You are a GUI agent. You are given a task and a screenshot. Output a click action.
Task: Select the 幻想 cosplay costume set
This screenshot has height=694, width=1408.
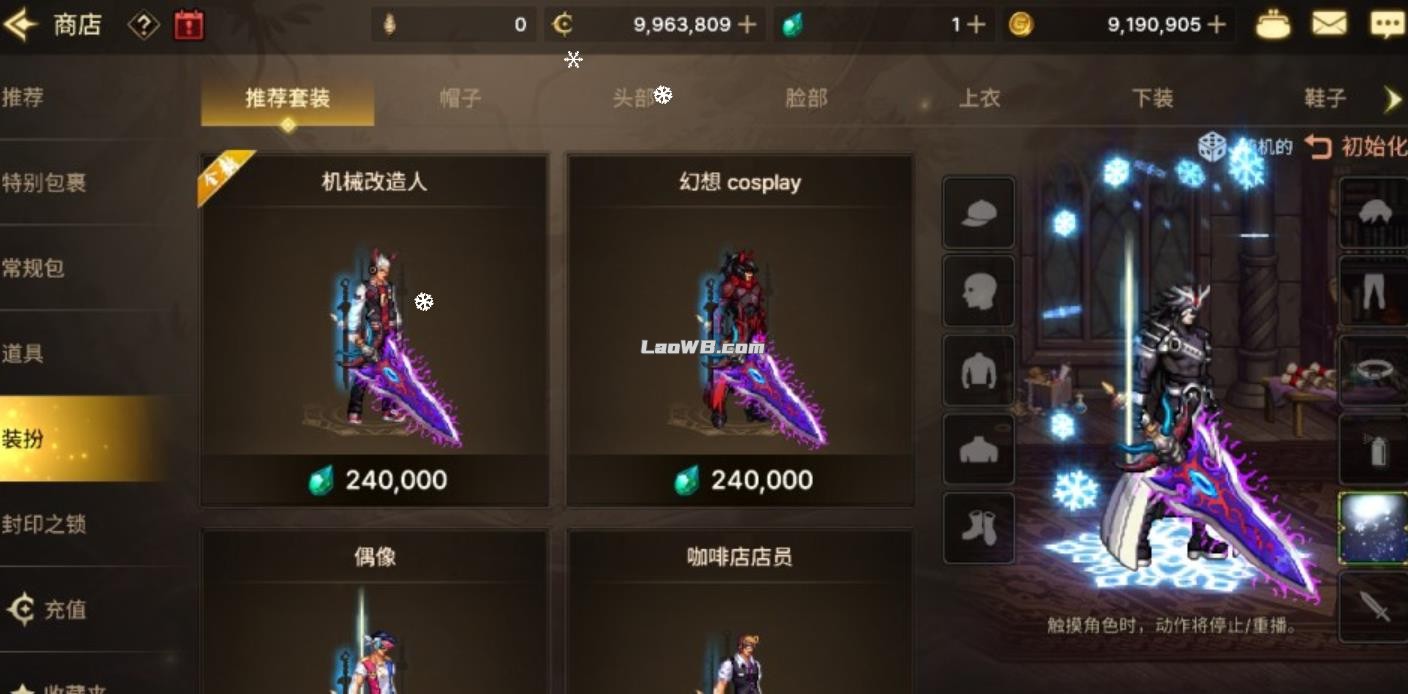pyautogui.click(x=739, y=330)
